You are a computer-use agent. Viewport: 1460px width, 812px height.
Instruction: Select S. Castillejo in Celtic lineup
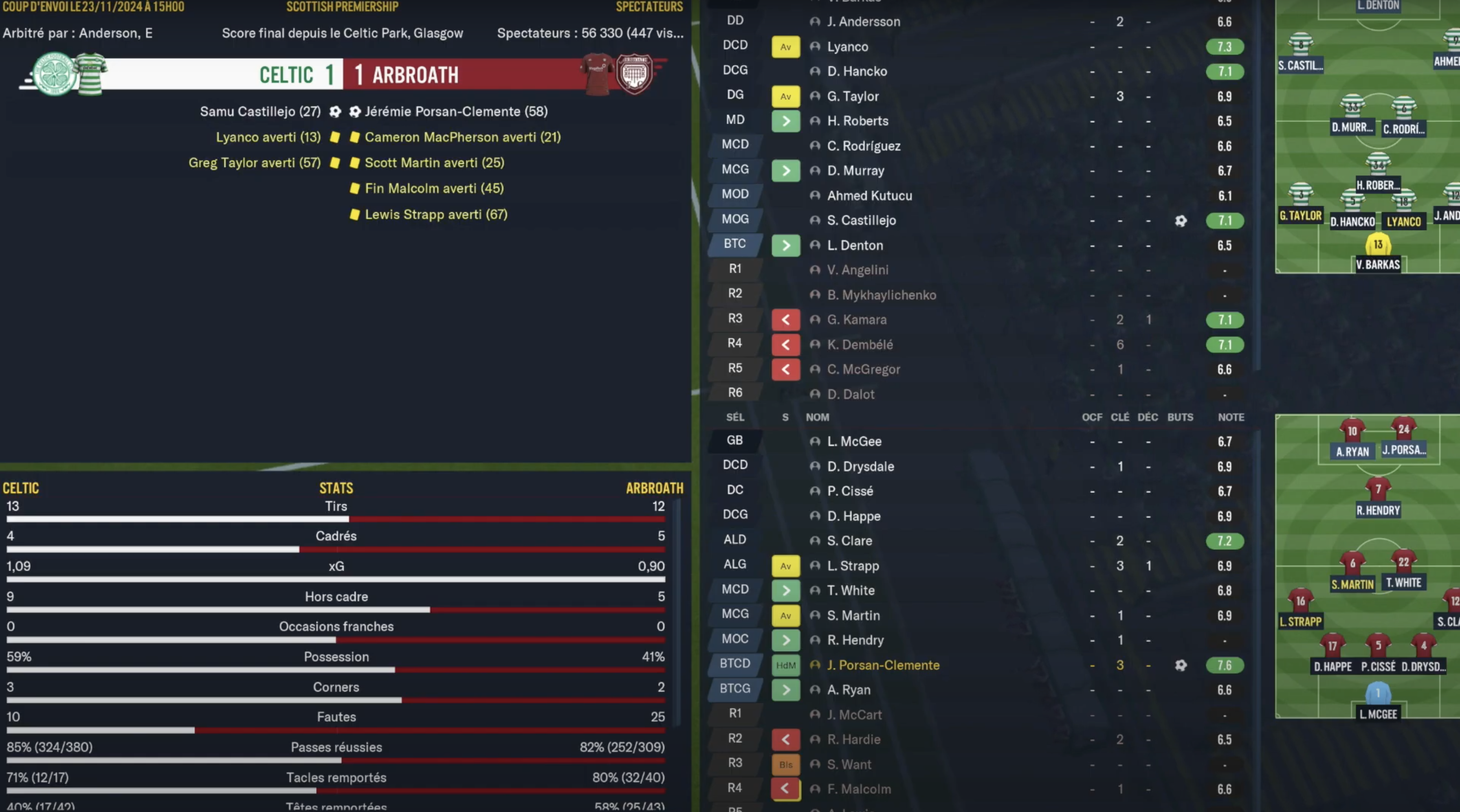861,220
